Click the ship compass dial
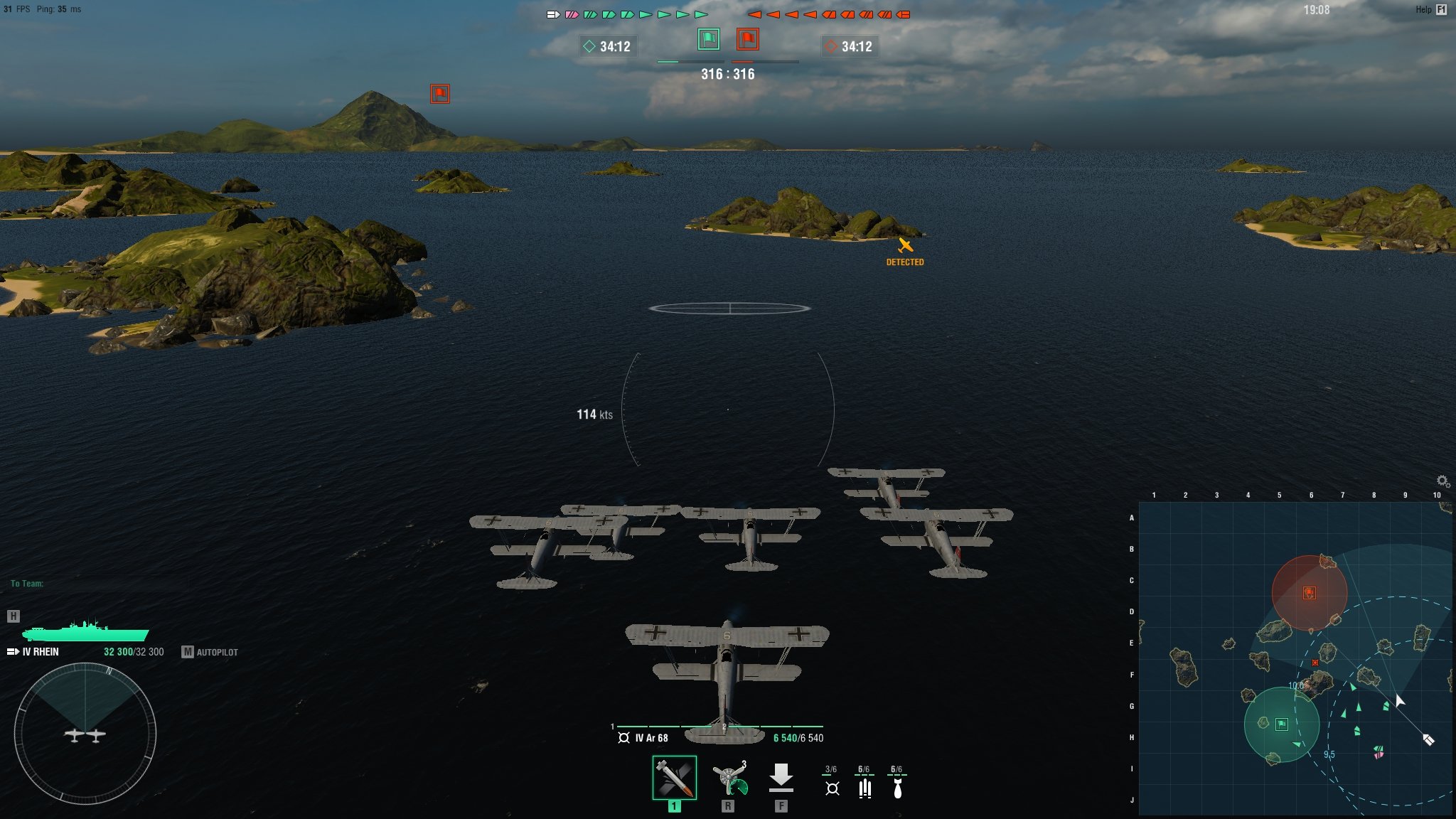Viewport: 1456px width, 819px height. tap(85, 734)
